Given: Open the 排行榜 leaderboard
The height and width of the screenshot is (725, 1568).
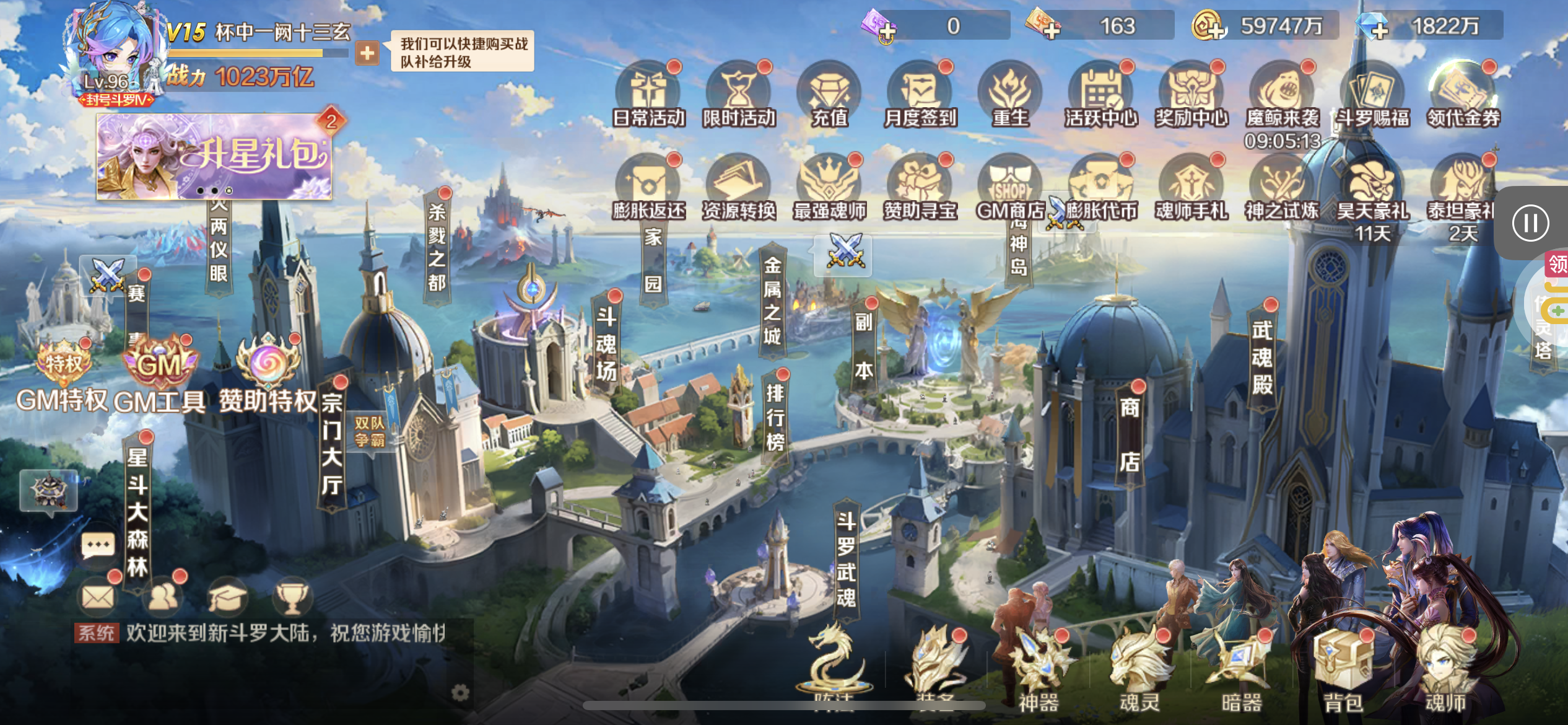Looking at the screenshot, I should [775, 418].
